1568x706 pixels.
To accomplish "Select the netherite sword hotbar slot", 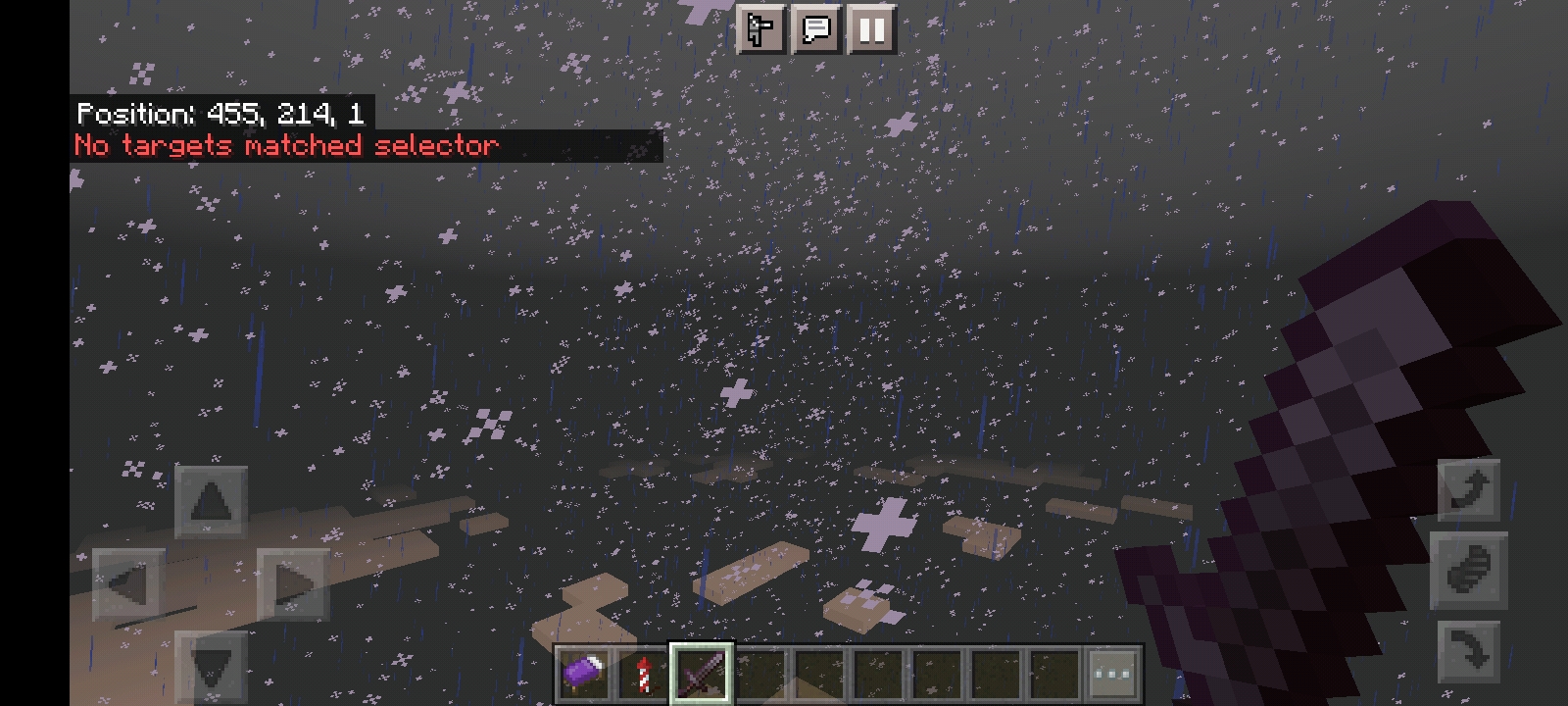I will (702, 674).
